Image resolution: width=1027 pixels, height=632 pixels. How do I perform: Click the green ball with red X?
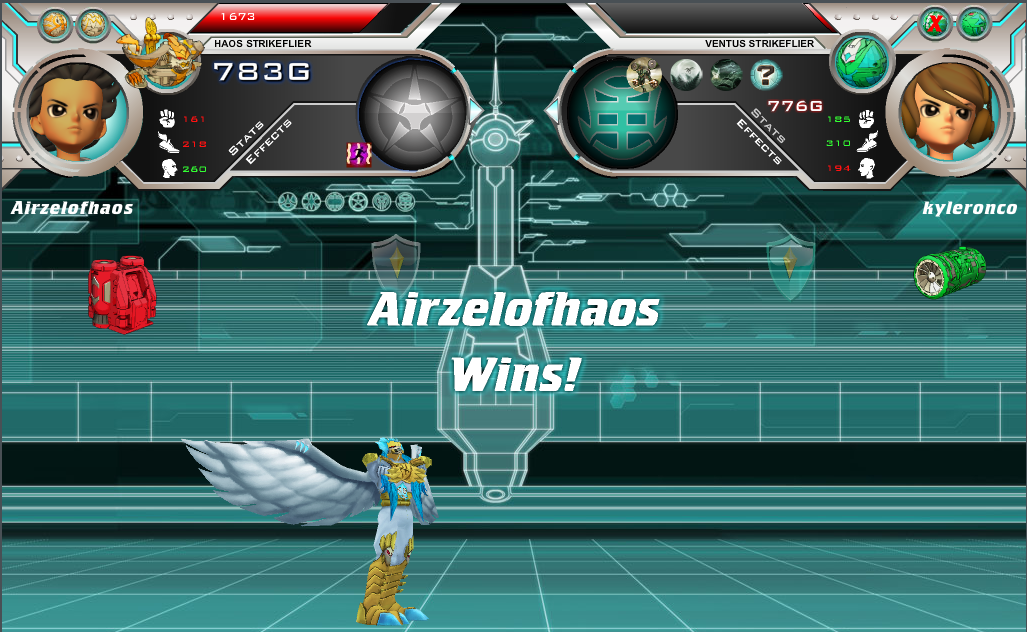[x=935, y=23]
